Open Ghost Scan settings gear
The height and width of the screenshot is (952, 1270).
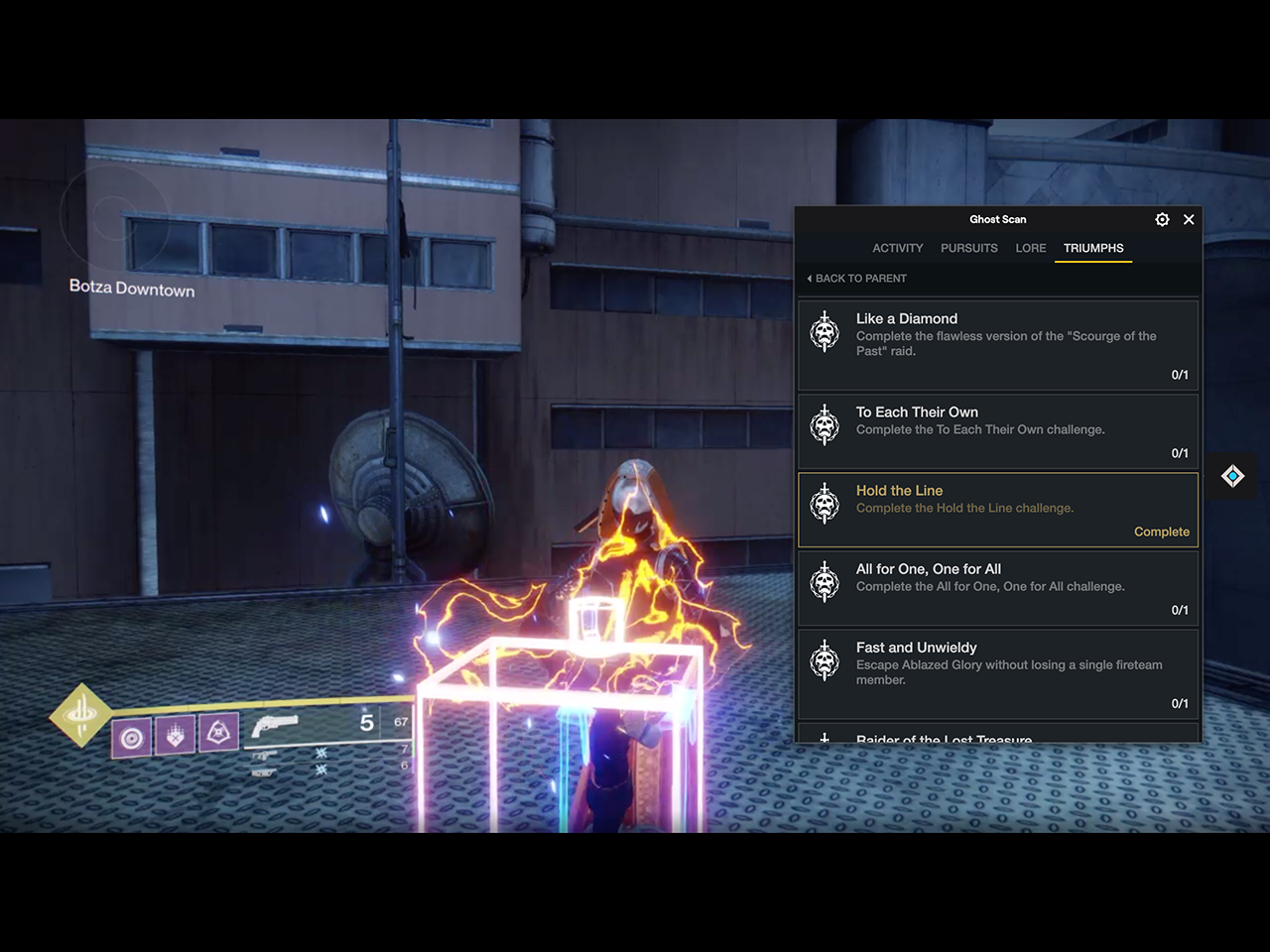[x=1162, y=219]
